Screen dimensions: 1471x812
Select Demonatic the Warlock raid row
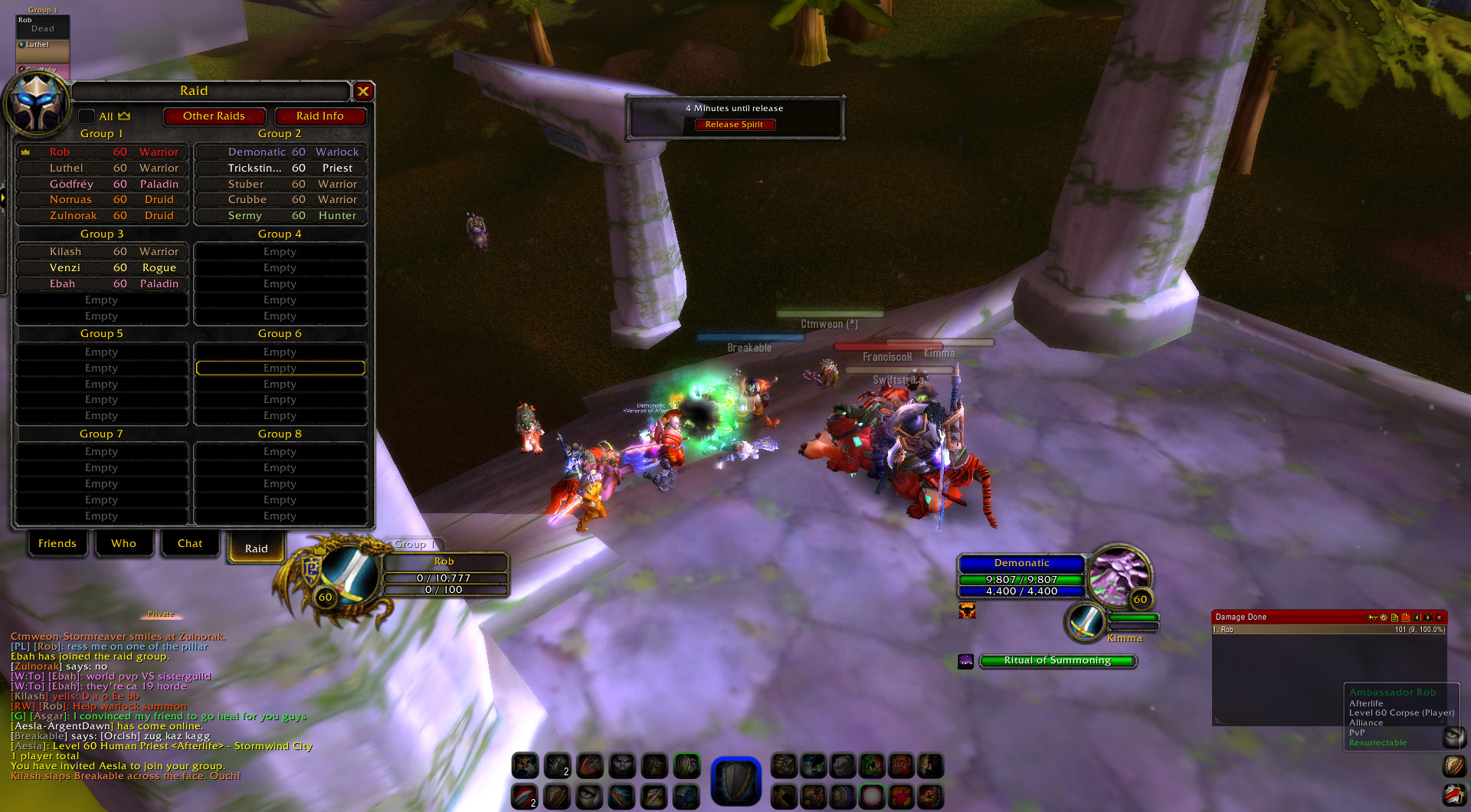coord(280,152)
